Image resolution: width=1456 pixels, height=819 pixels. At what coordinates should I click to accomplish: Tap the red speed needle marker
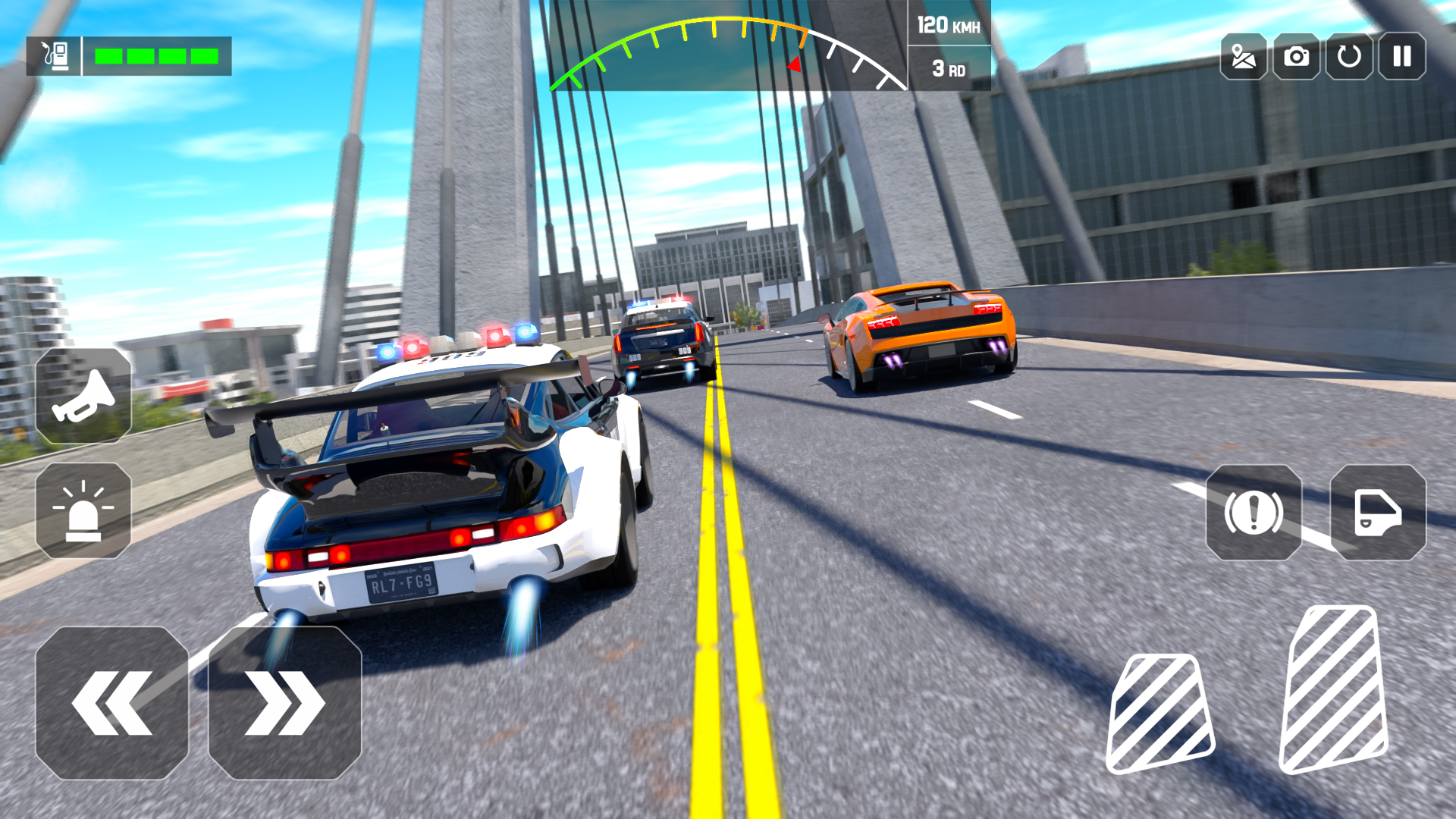(793, 64)
